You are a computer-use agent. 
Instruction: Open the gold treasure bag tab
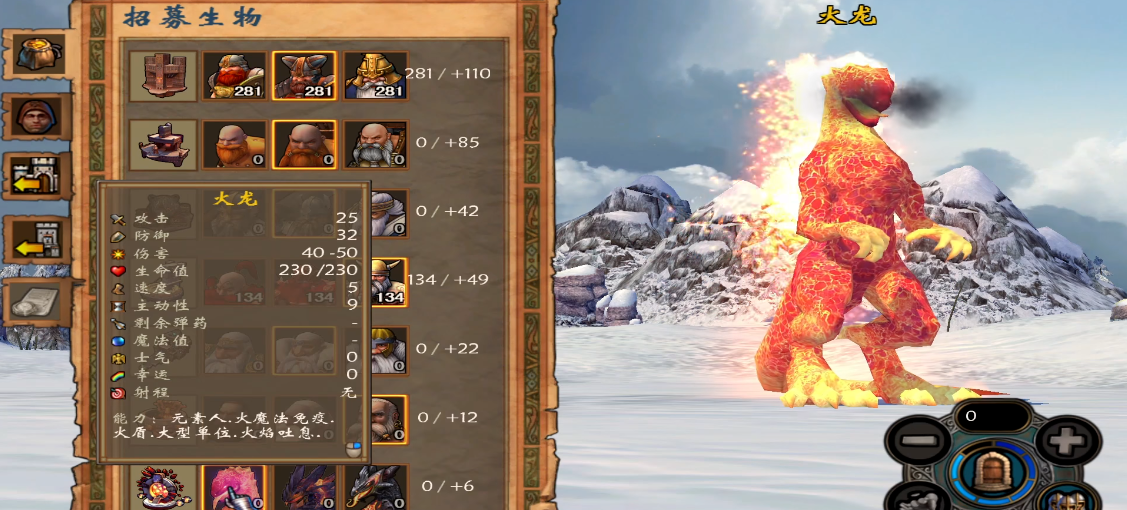click(39, 52)
